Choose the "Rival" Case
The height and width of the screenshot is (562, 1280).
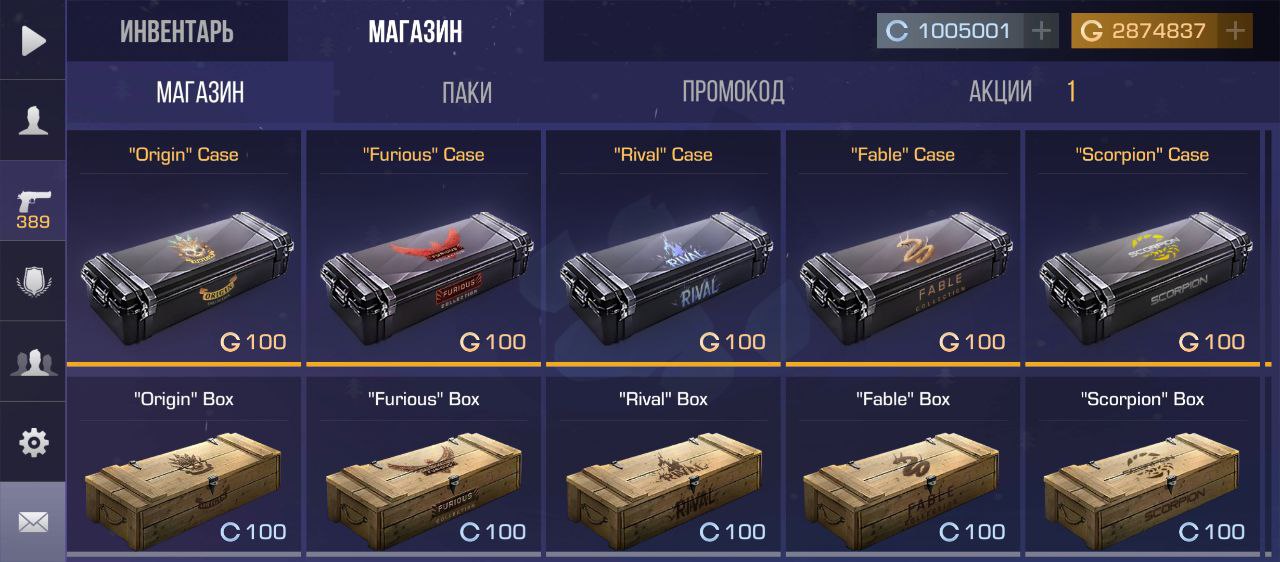[663, 250]
